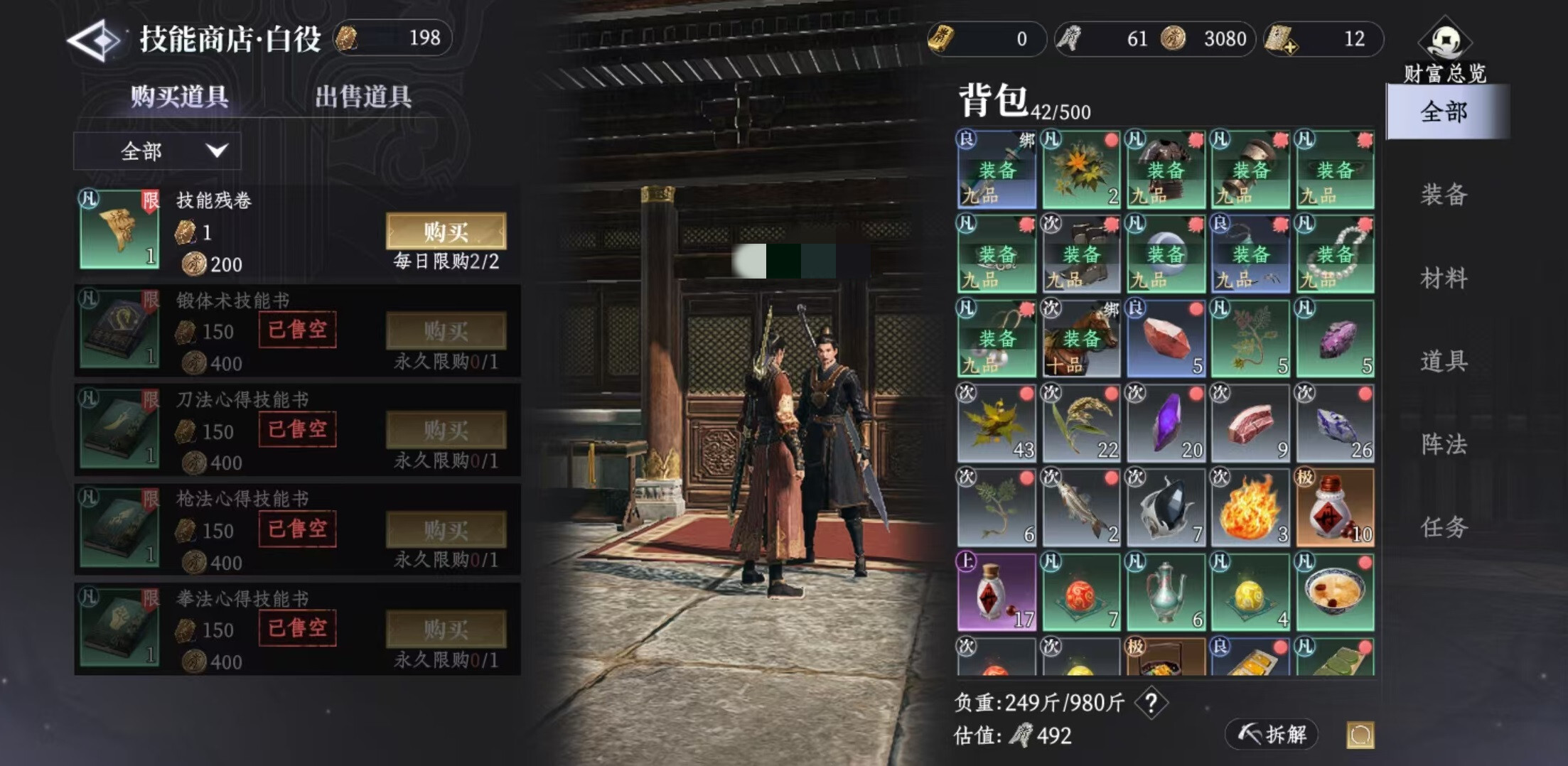The height and width of the screenshot is (766, 1568).
Task: Select the horse equipment slot
Action: point(1080,338)
